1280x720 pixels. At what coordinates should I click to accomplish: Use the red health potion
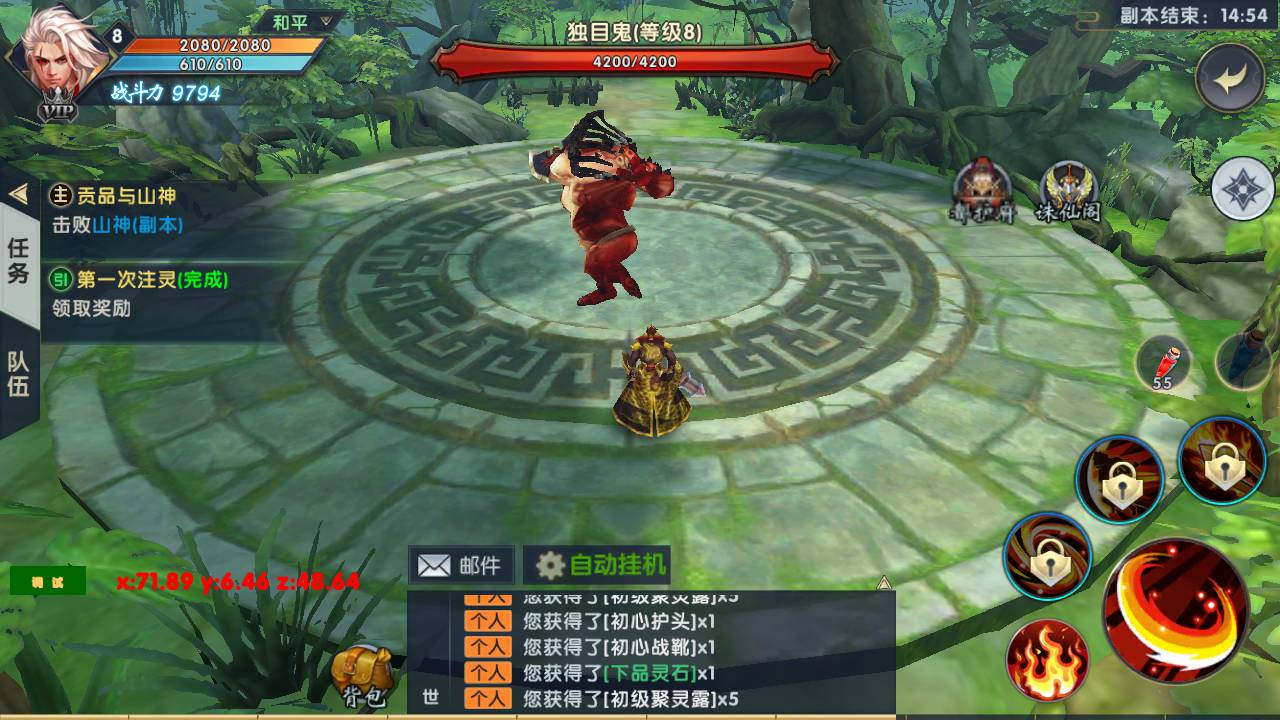(x=1165, y=362)
